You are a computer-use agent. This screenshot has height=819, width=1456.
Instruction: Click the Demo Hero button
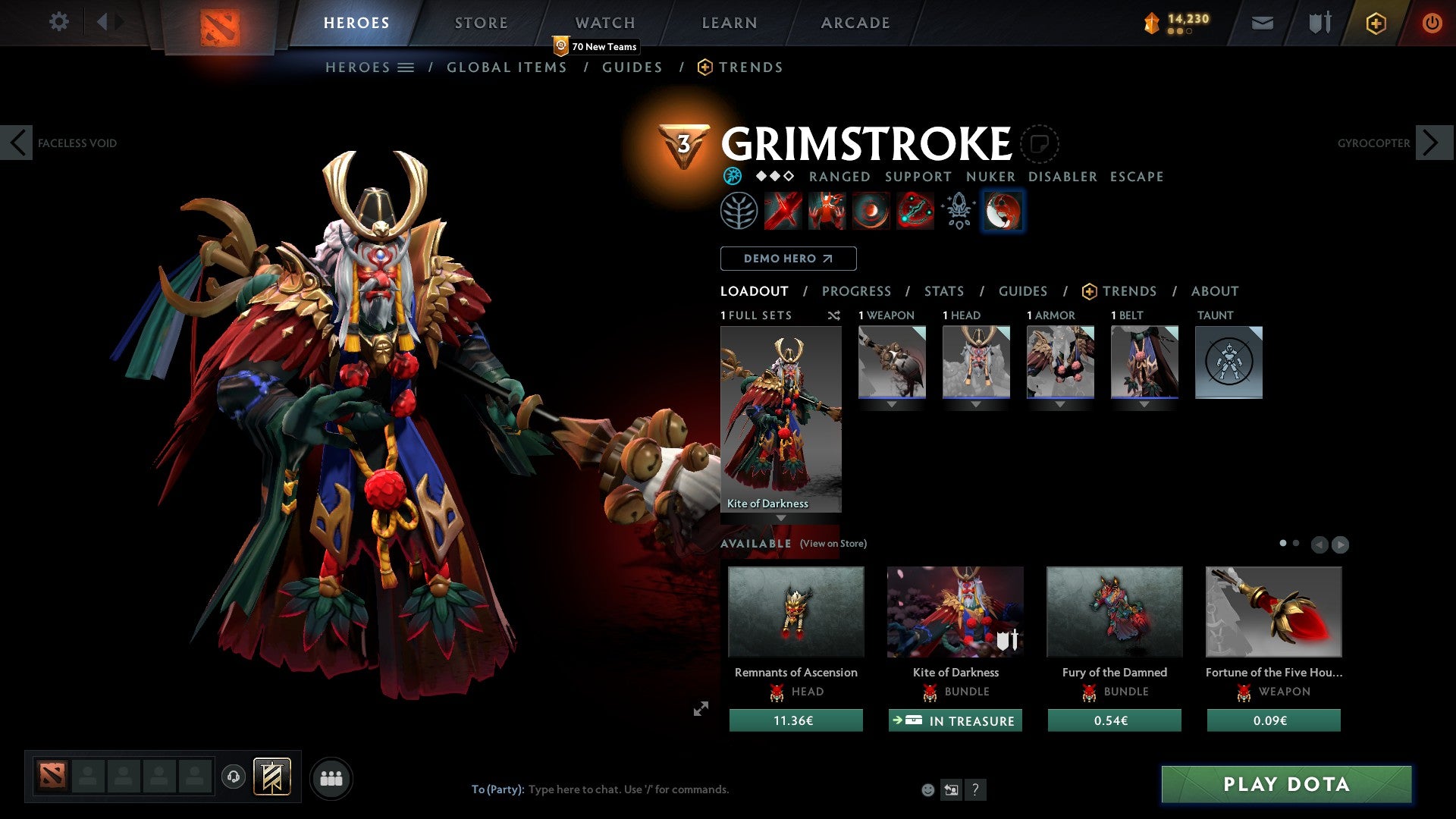pyautogui.click(x=788, y=259)
